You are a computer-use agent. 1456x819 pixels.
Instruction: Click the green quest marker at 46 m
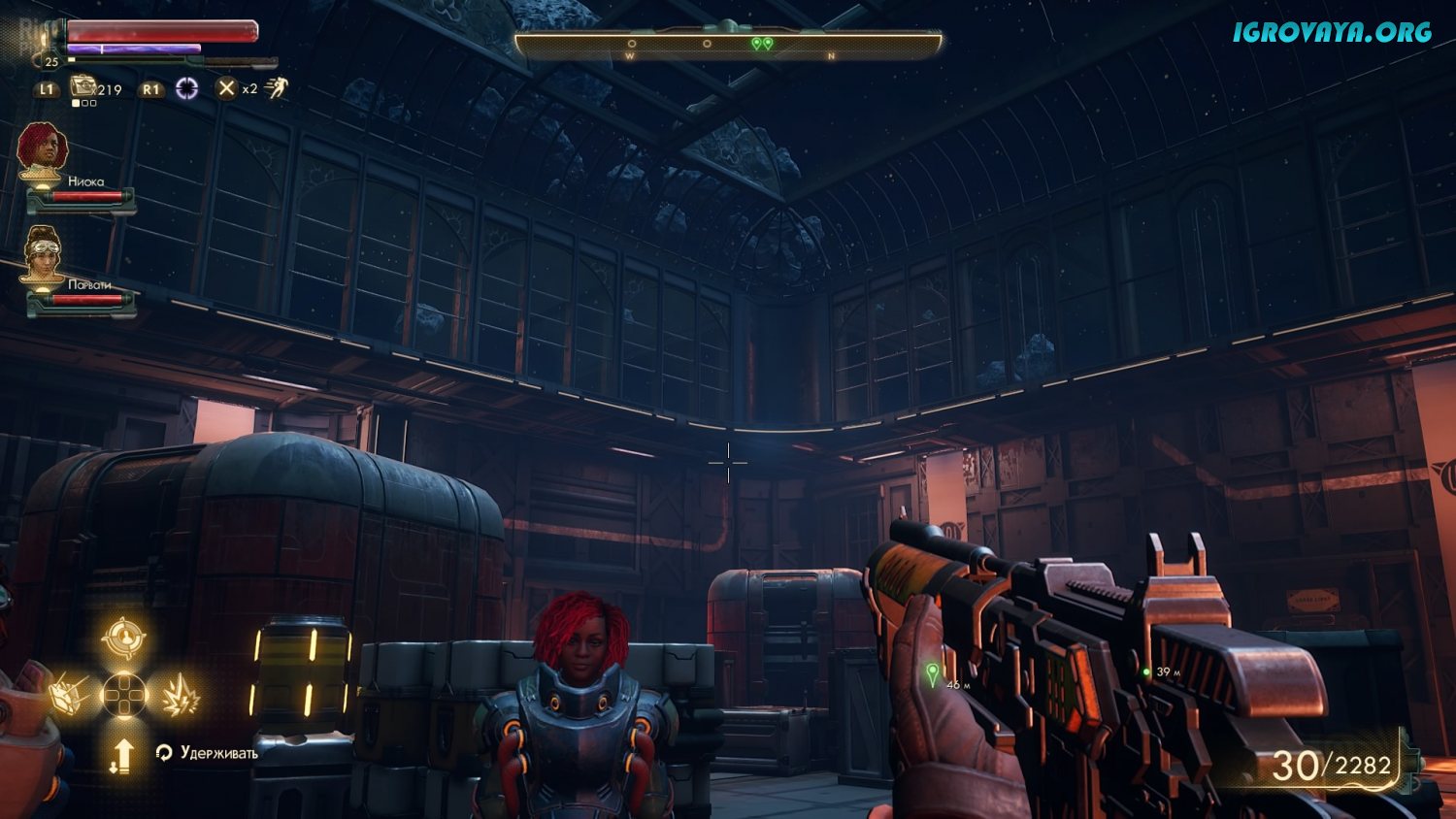tap(933, 672)
